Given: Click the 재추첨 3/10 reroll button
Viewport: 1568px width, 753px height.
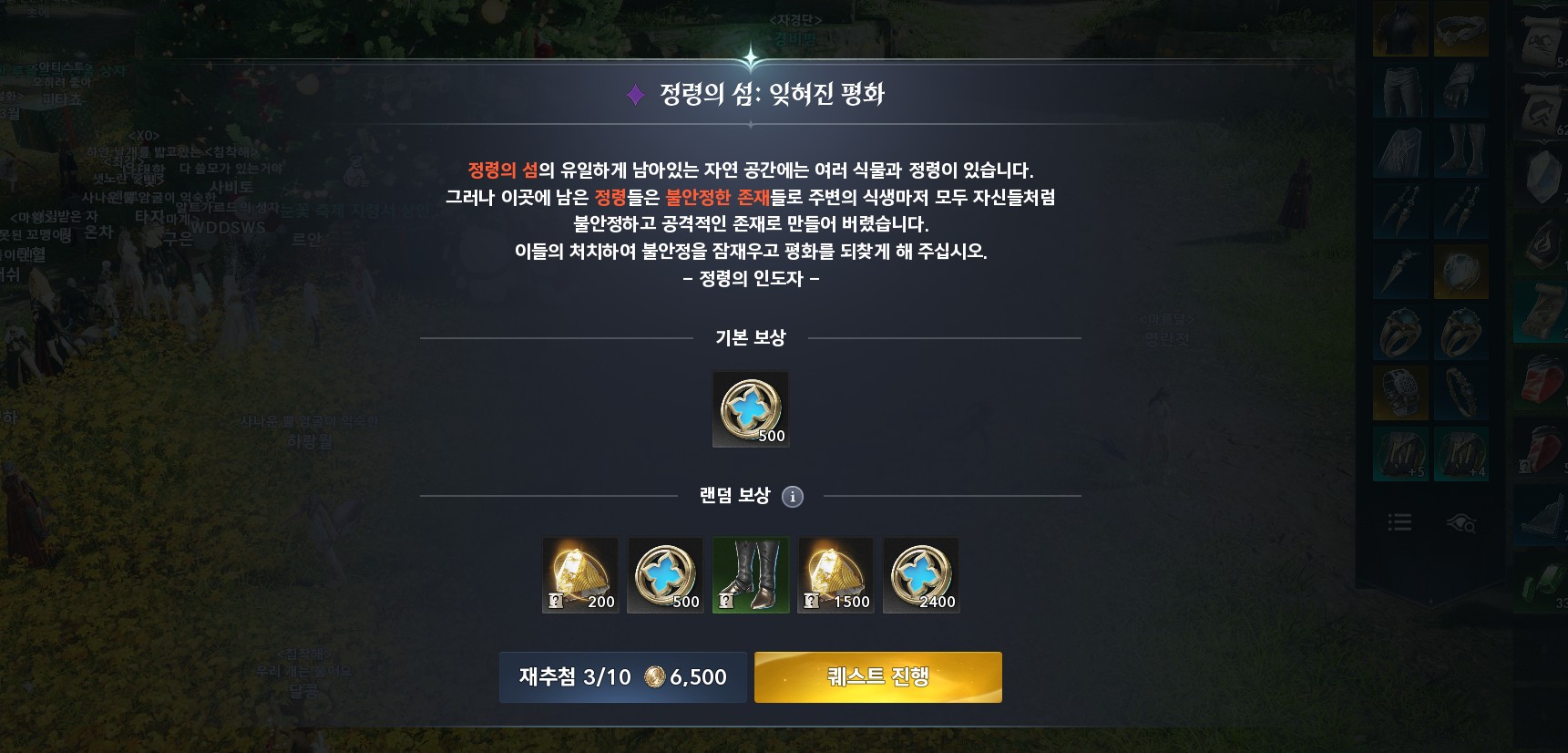Looking at the screenshot, I should click(622, 677).
